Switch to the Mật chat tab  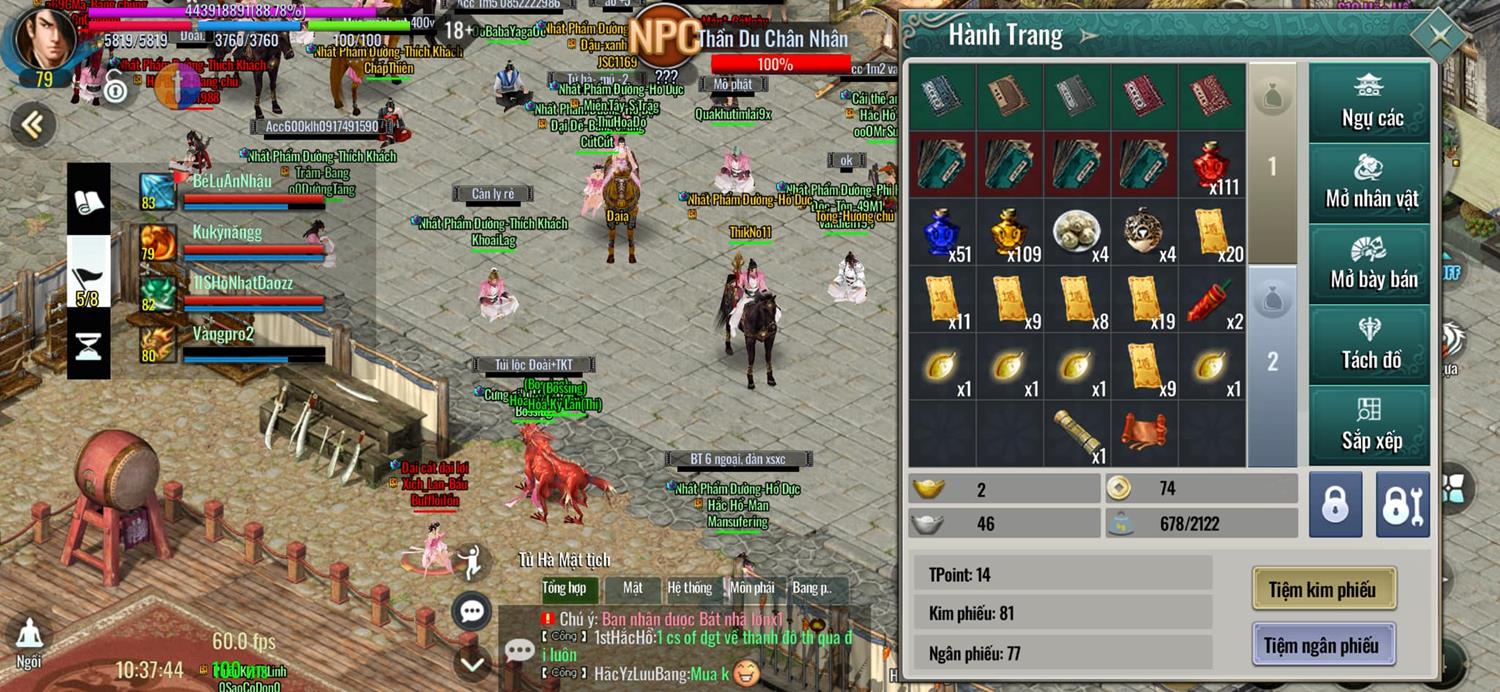coord(632,588)
